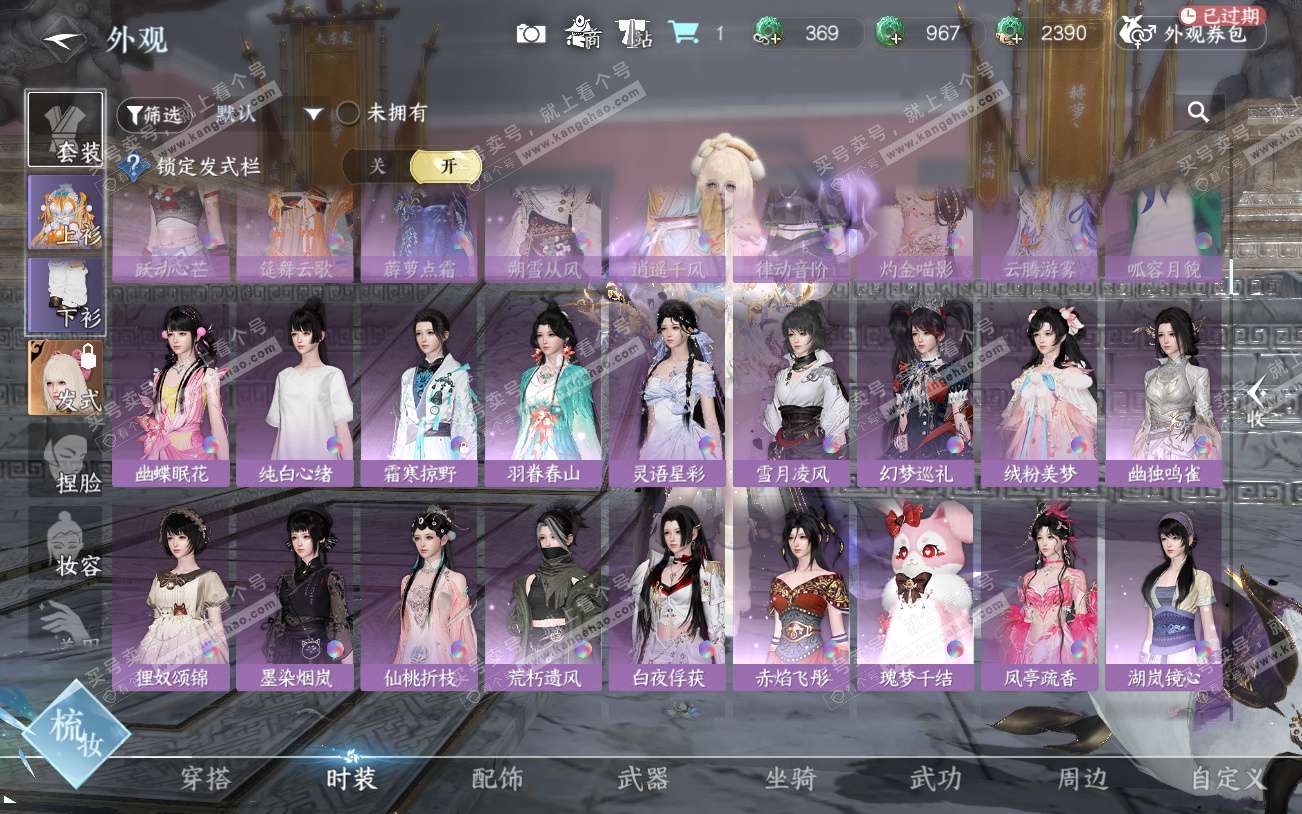
Task: Turn the 锁定发式栏 toggle to 关
Action: 377,166
